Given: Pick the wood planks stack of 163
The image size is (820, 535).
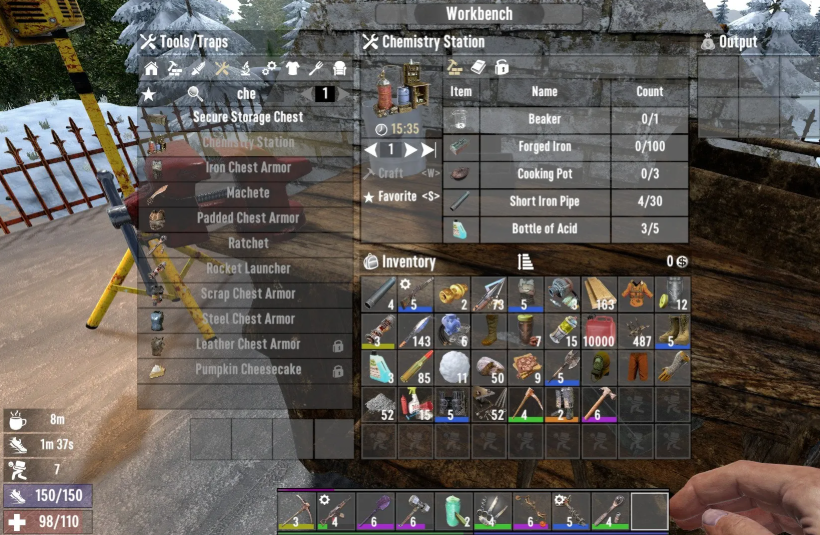Looking at the screenshot, I should pos(600,295).
